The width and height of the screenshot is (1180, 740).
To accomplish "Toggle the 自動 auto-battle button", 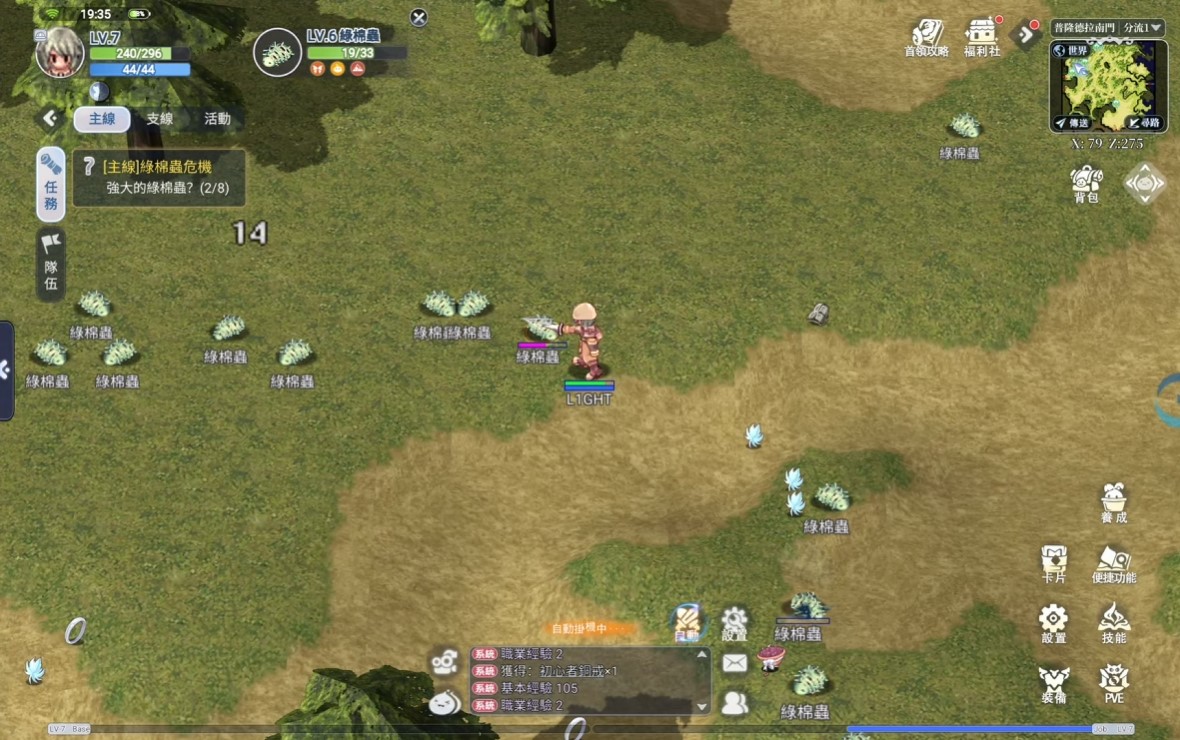I will coord(686,623).
